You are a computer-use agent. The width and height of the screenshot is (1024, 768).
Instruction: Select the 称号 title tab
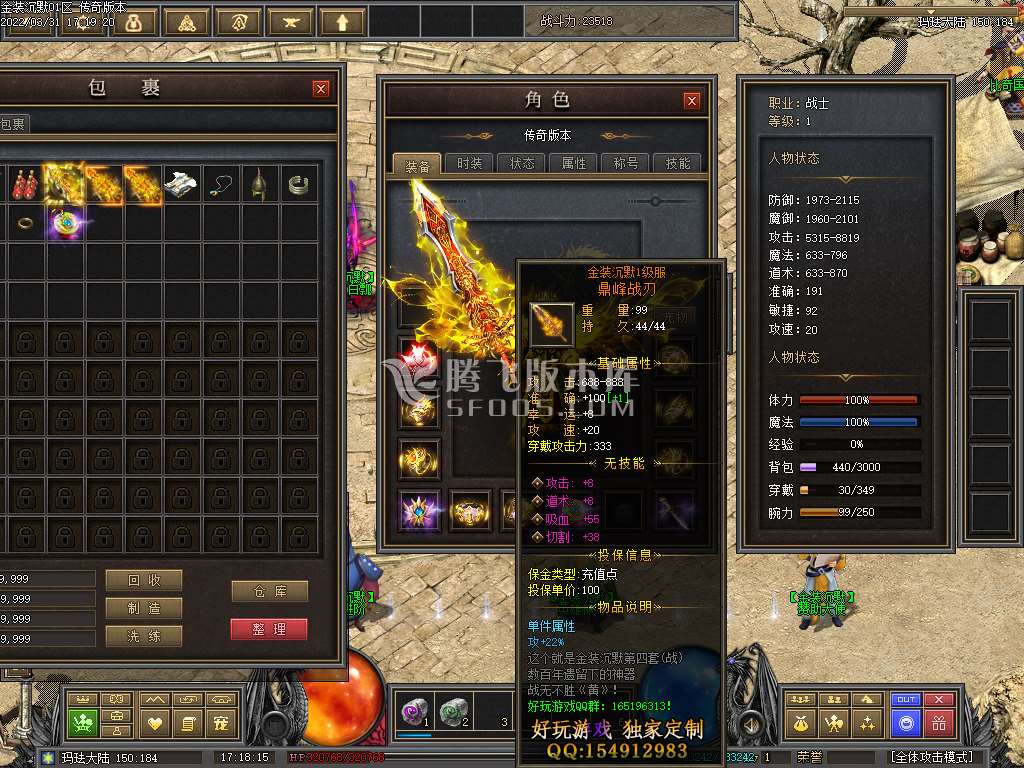(626, 164)
